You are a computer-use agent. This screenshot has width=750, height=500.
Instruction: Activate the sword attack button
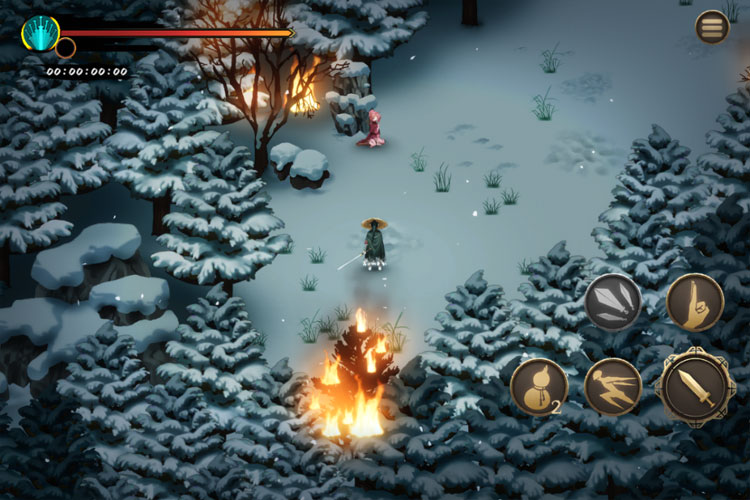point(695,387)
